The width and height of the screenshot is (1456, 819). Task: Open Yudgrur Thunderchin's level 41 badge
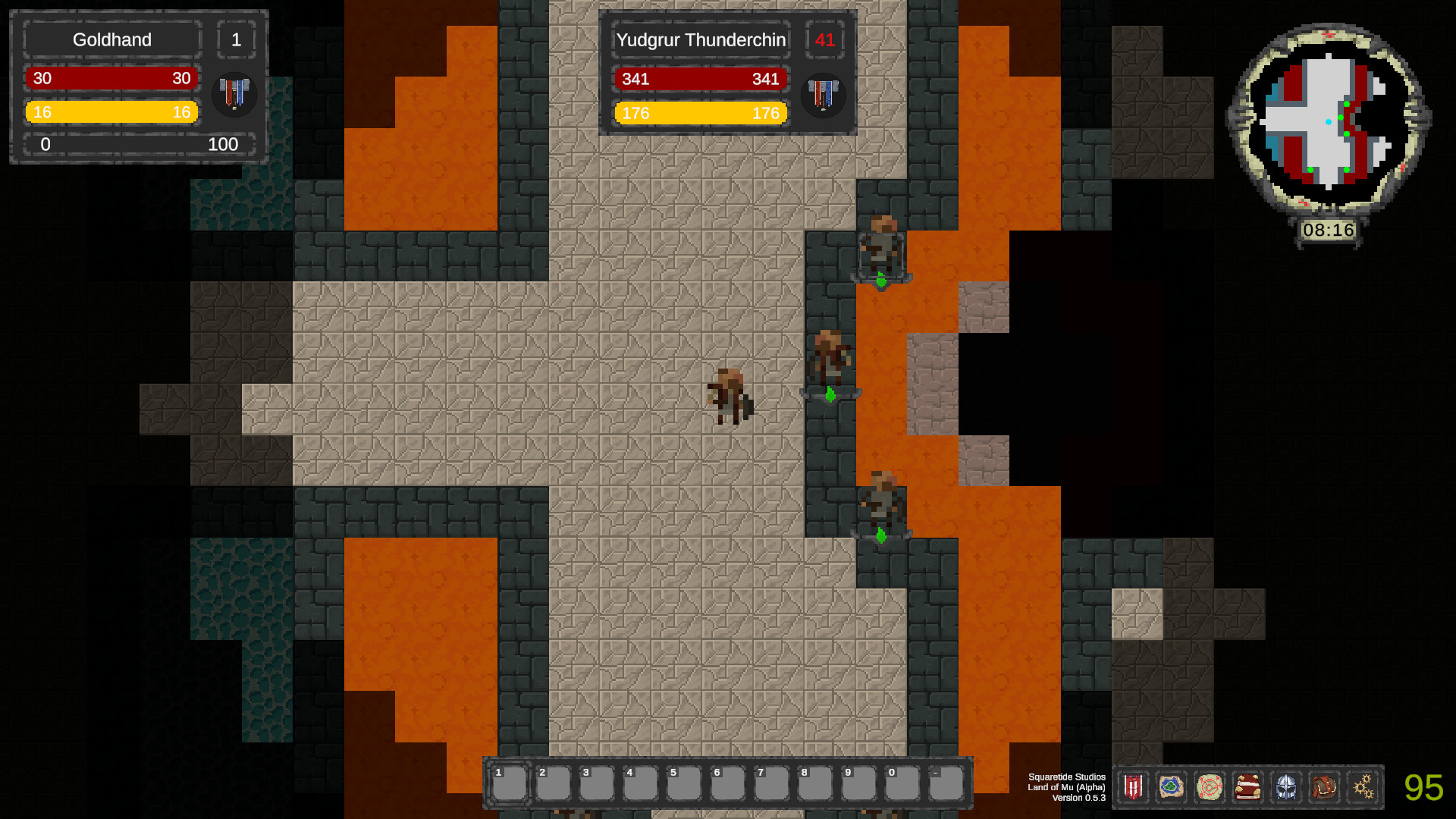pyautogui.click(x=824, y=41)
